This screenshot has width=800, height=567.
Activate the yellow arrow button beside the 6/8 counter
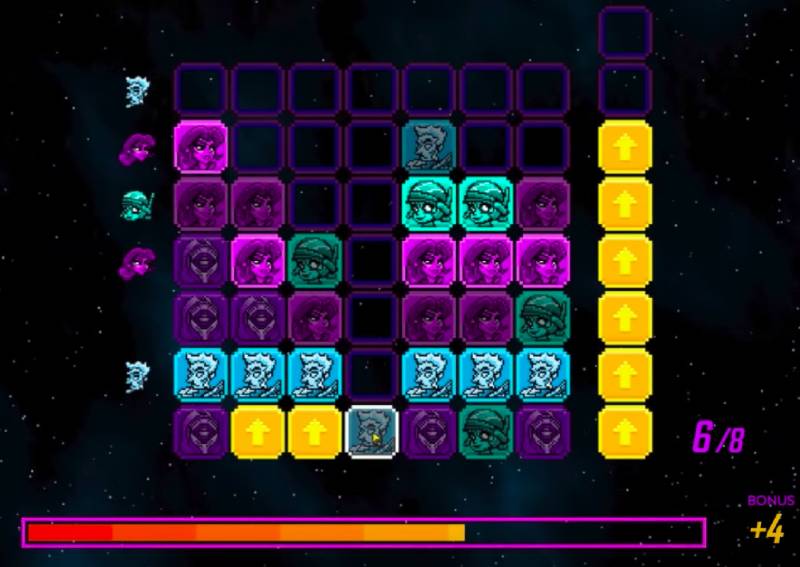[626, 433]
